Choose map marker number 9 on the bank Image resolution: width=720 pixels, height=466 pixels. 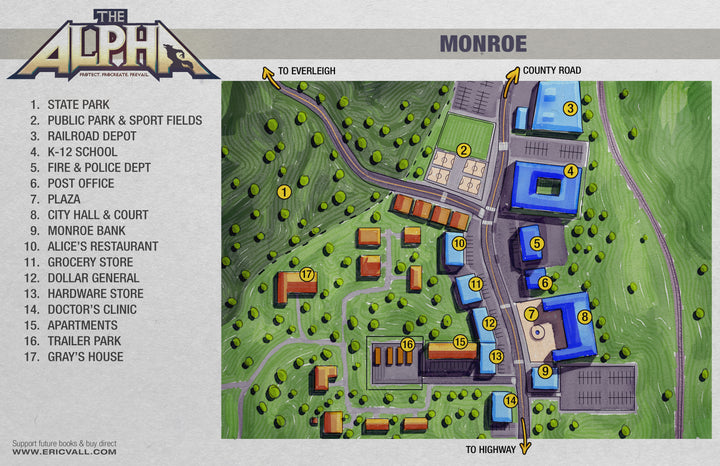(x=545, y=371)
